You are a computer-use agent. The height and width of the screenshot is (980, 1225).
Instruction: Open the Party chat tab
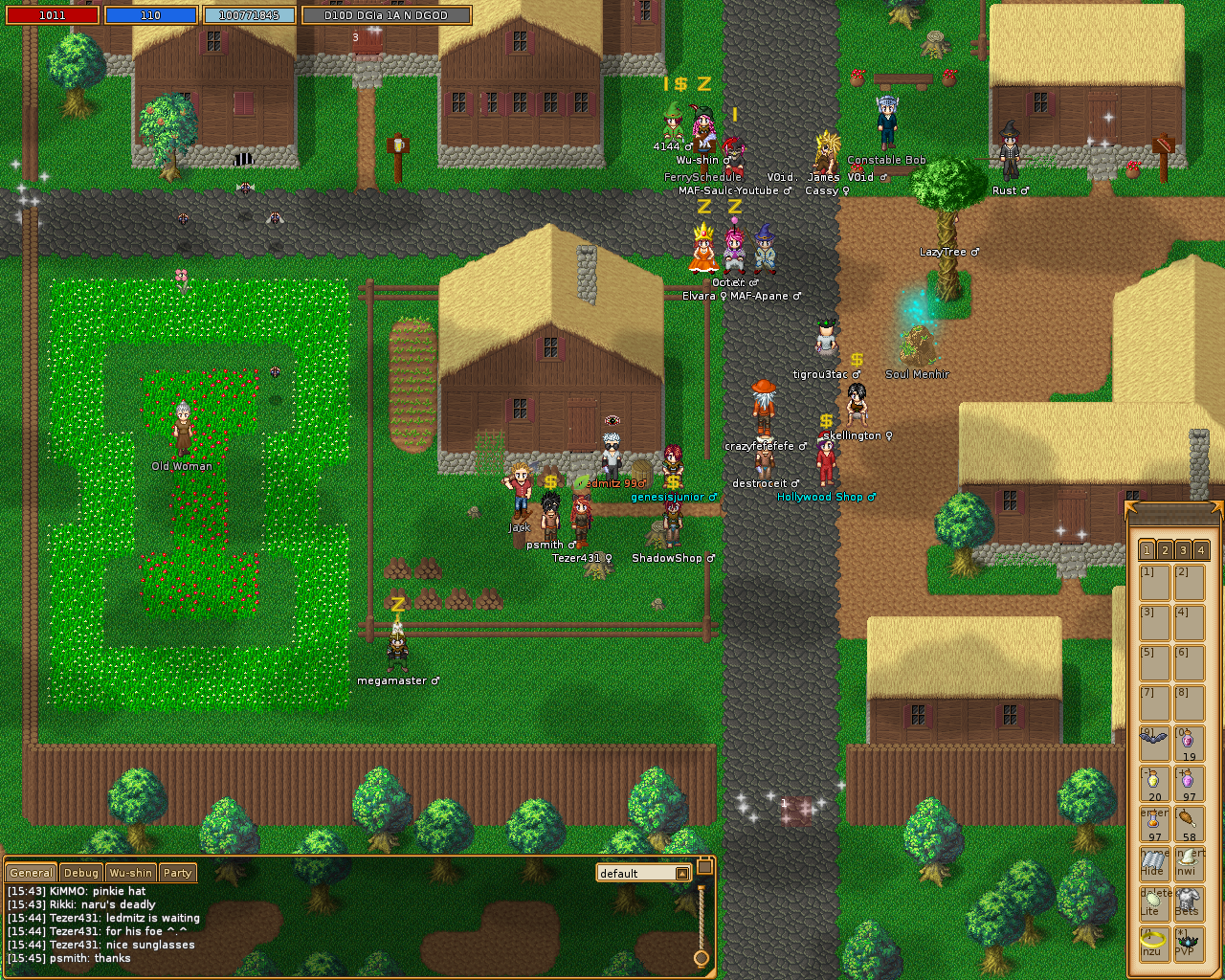coord(178,873)
